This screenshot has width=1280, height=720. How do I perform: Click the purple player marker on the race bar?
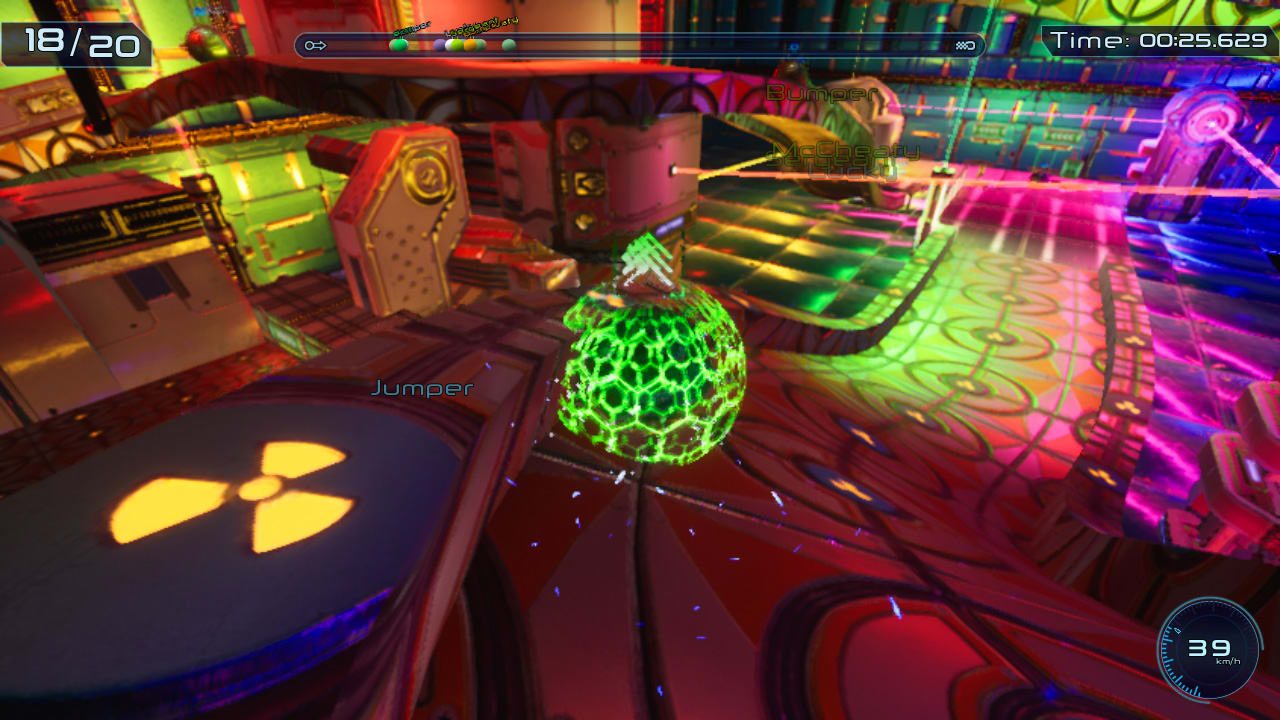point(440,44)
